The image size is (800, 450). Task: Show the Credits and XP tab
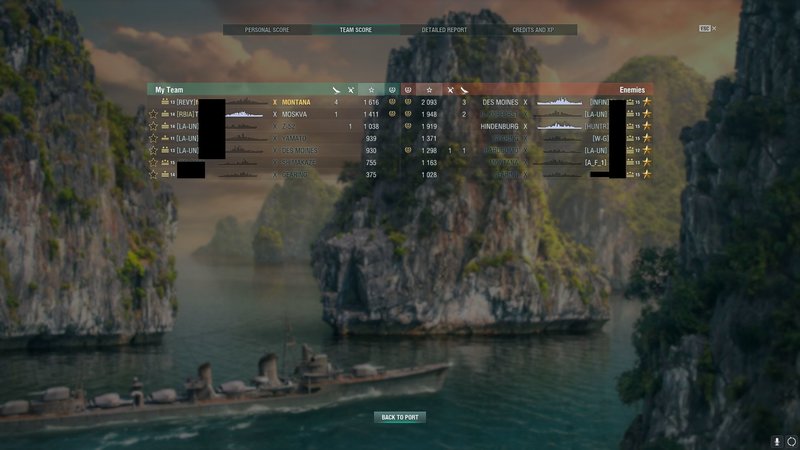533,30
